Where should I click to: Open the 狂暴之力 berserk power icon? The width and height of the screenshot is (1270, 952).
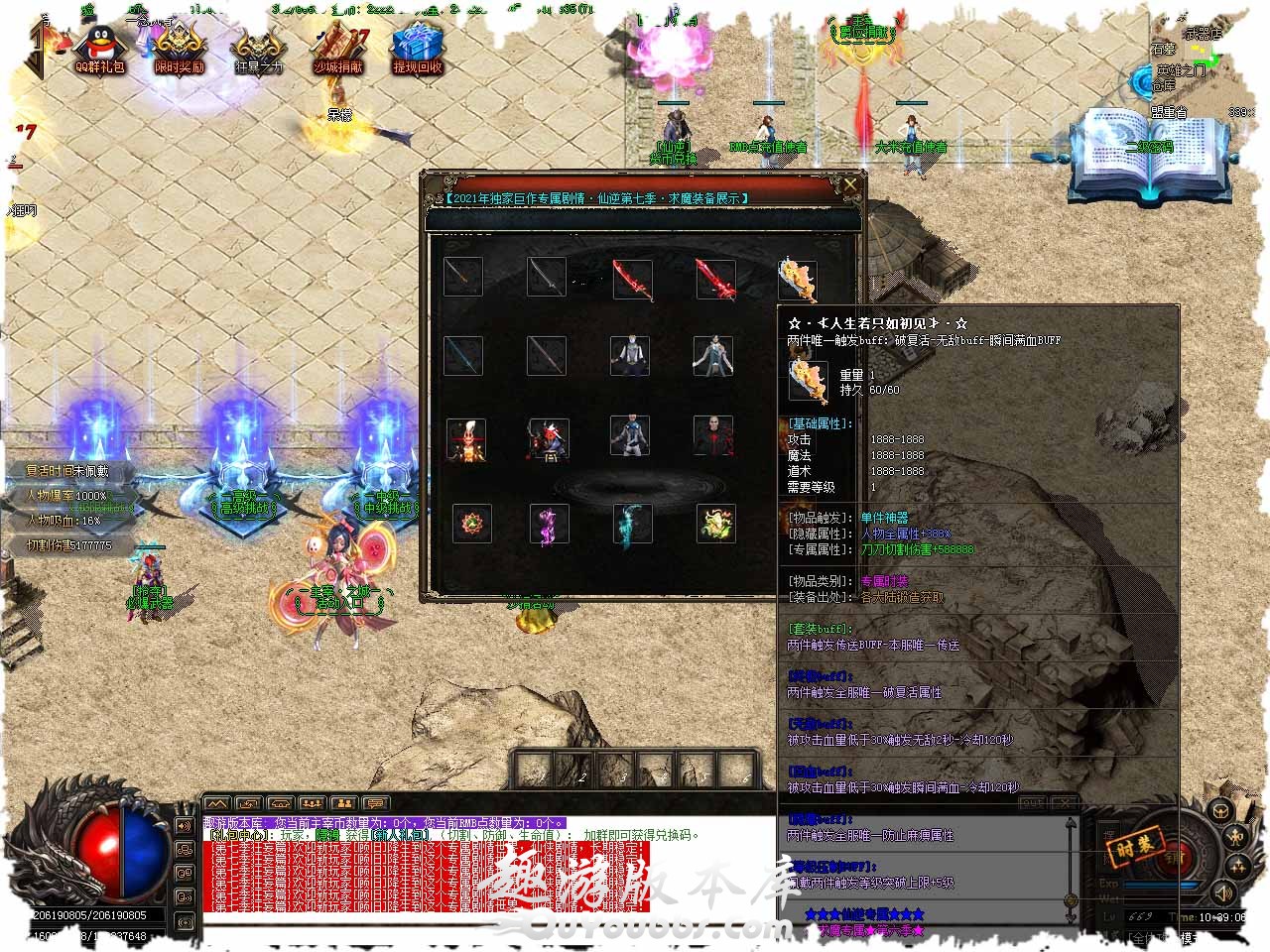point(258,49)
